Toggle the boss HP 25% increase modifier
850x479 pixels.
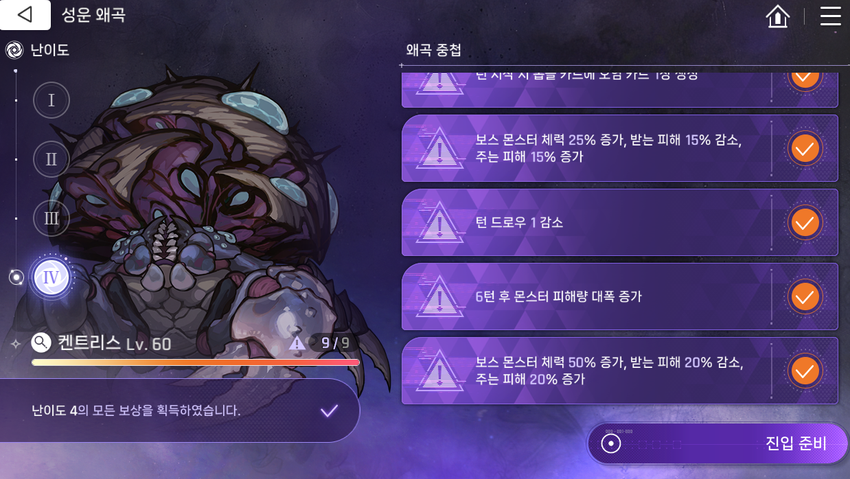pyautogui.click(x=804, y=148)
